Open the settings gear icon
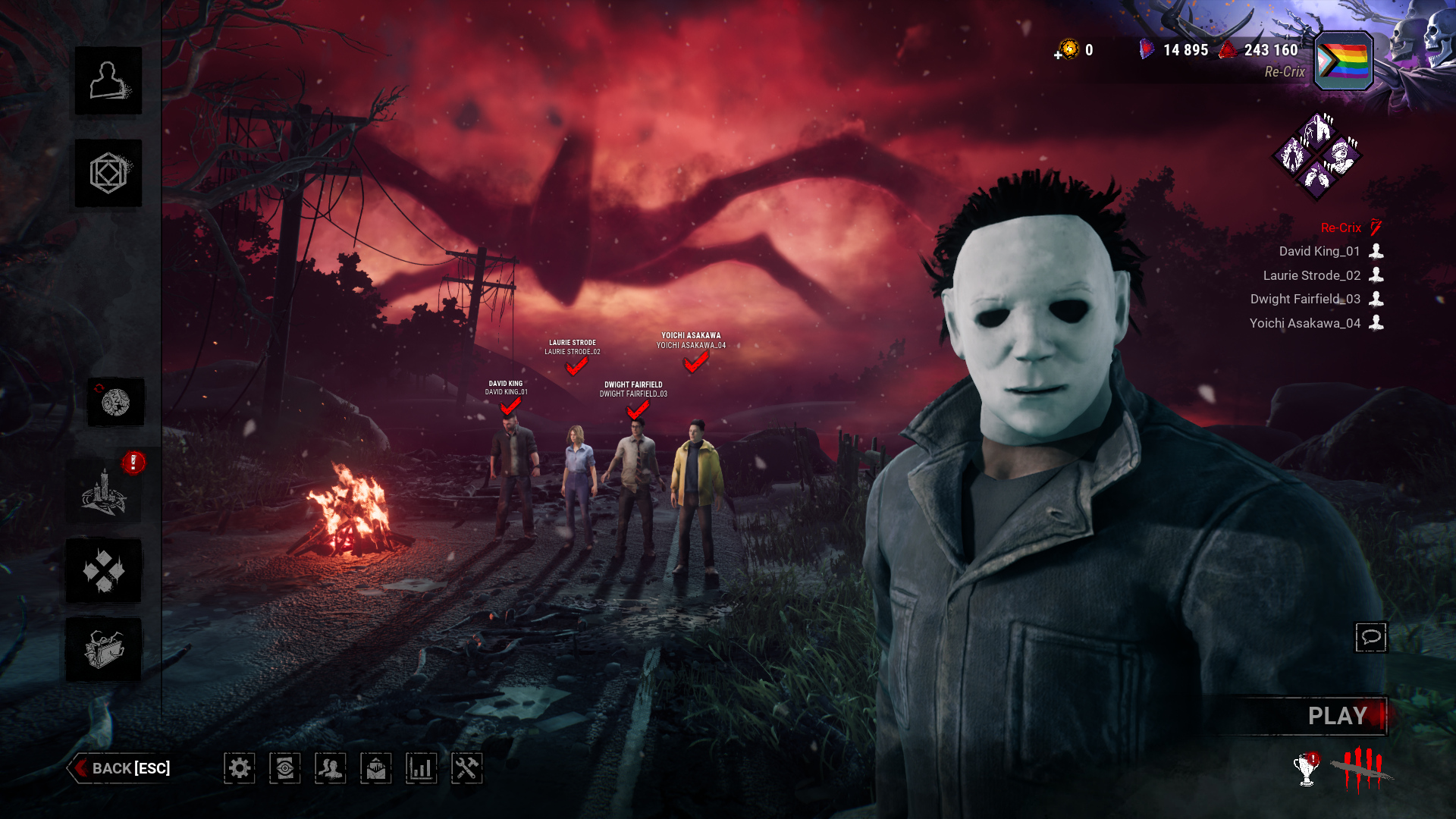Image resolution: width=1456 pixels, height=819 pixels. (240, 768)
